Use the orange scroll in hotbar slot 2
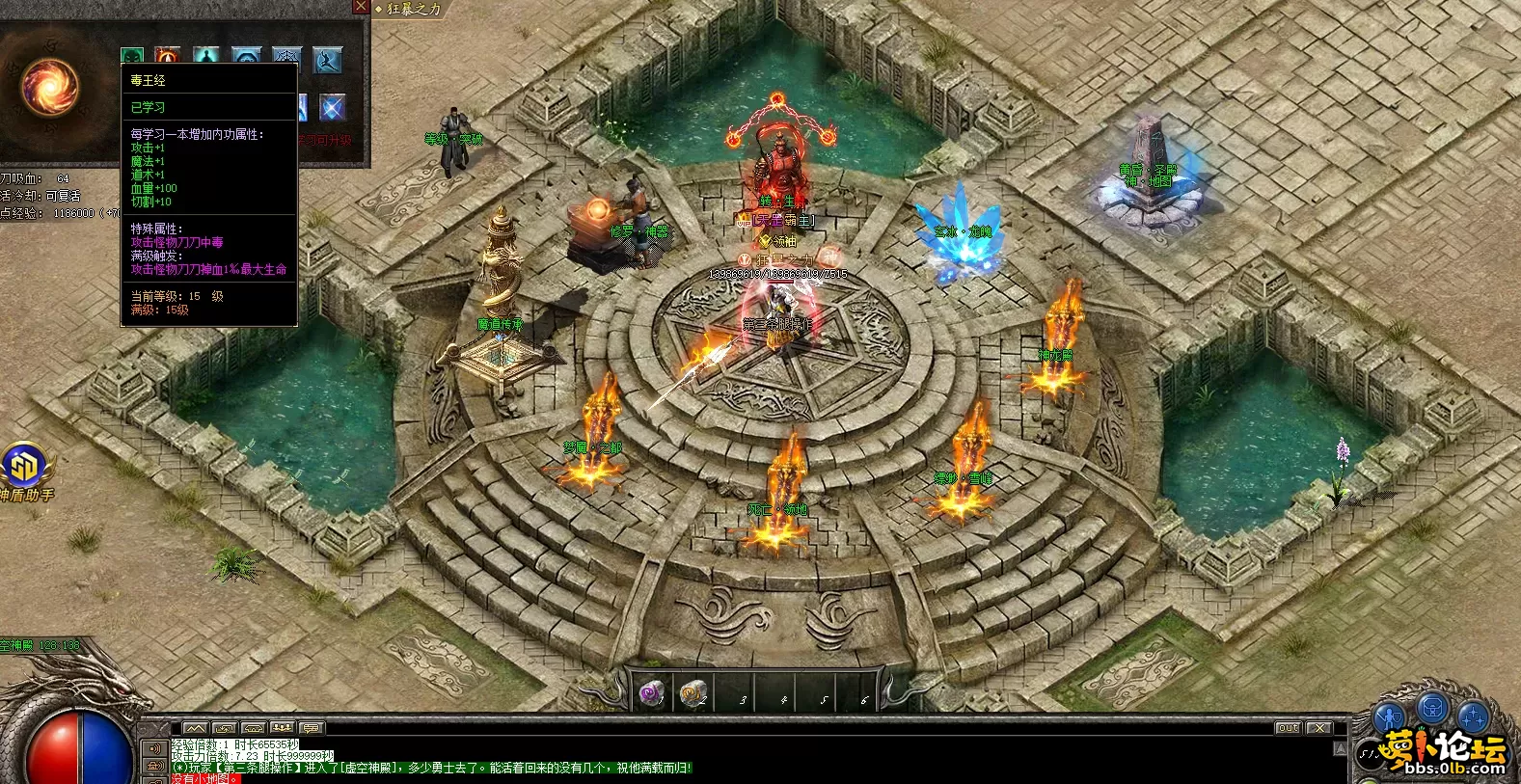Viewport: 1521px width, 784px height. pyautogui.click(x=692, y=692)
